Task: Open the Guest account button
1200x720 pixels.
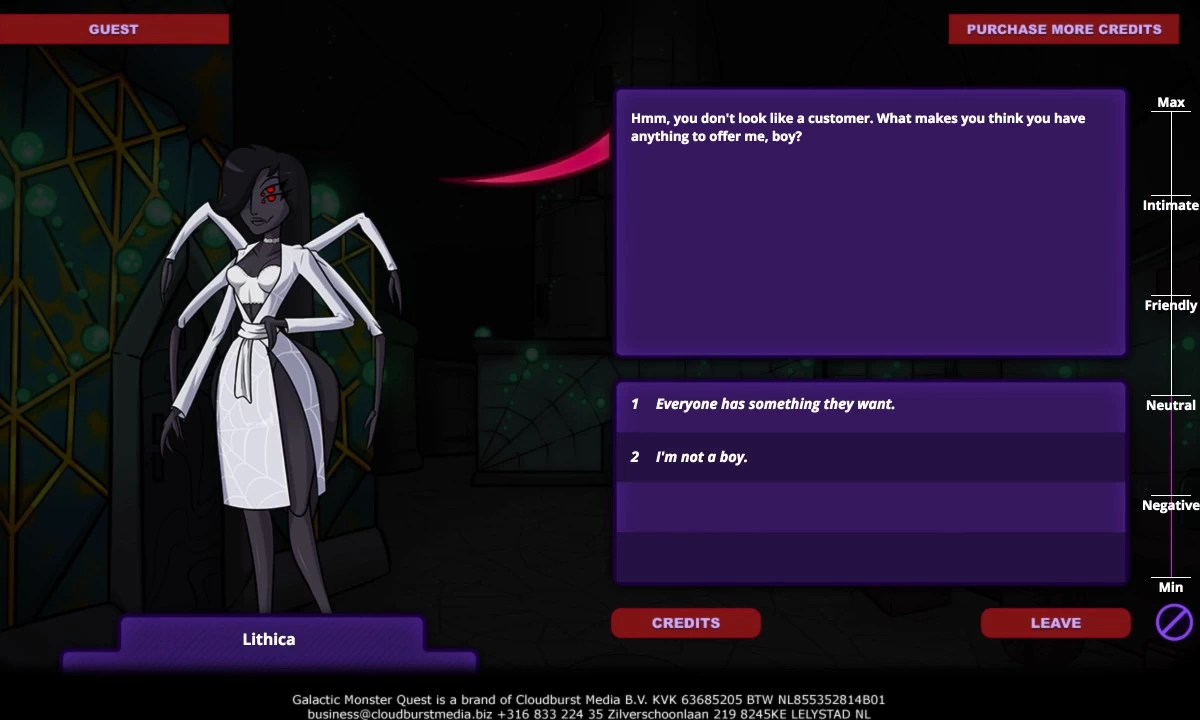Action: (114, 29)
